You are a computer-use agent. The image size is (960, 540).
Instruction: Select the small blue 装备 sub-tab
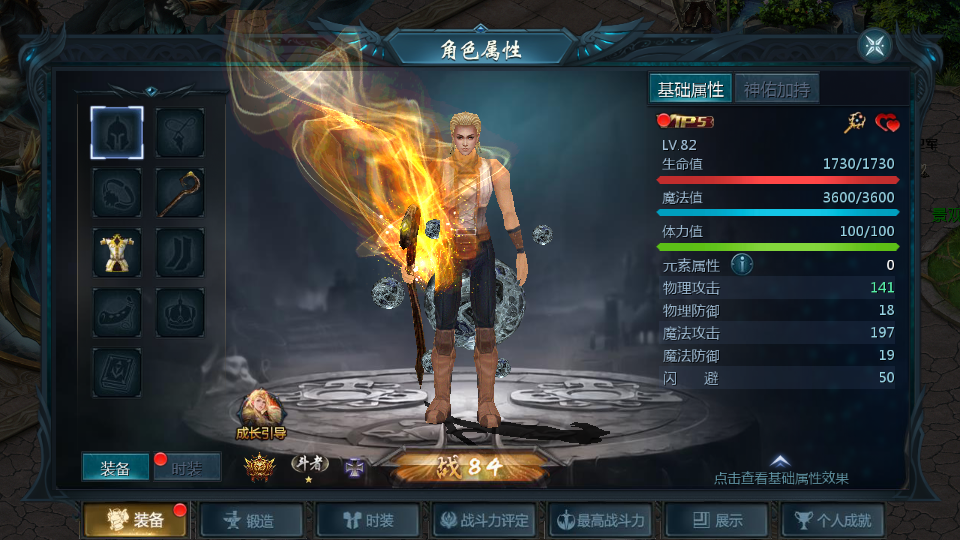click(115, 468)
